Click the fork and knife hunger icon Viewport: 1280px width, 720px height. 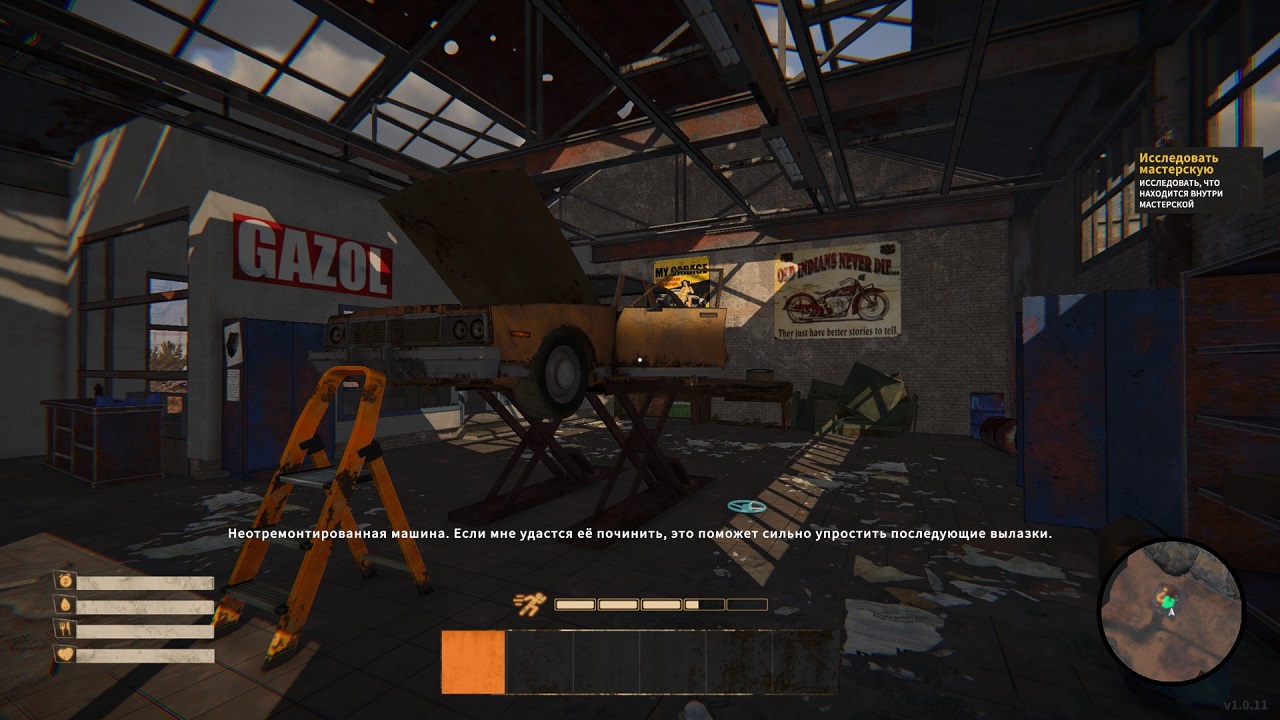[x=65, y=630]
